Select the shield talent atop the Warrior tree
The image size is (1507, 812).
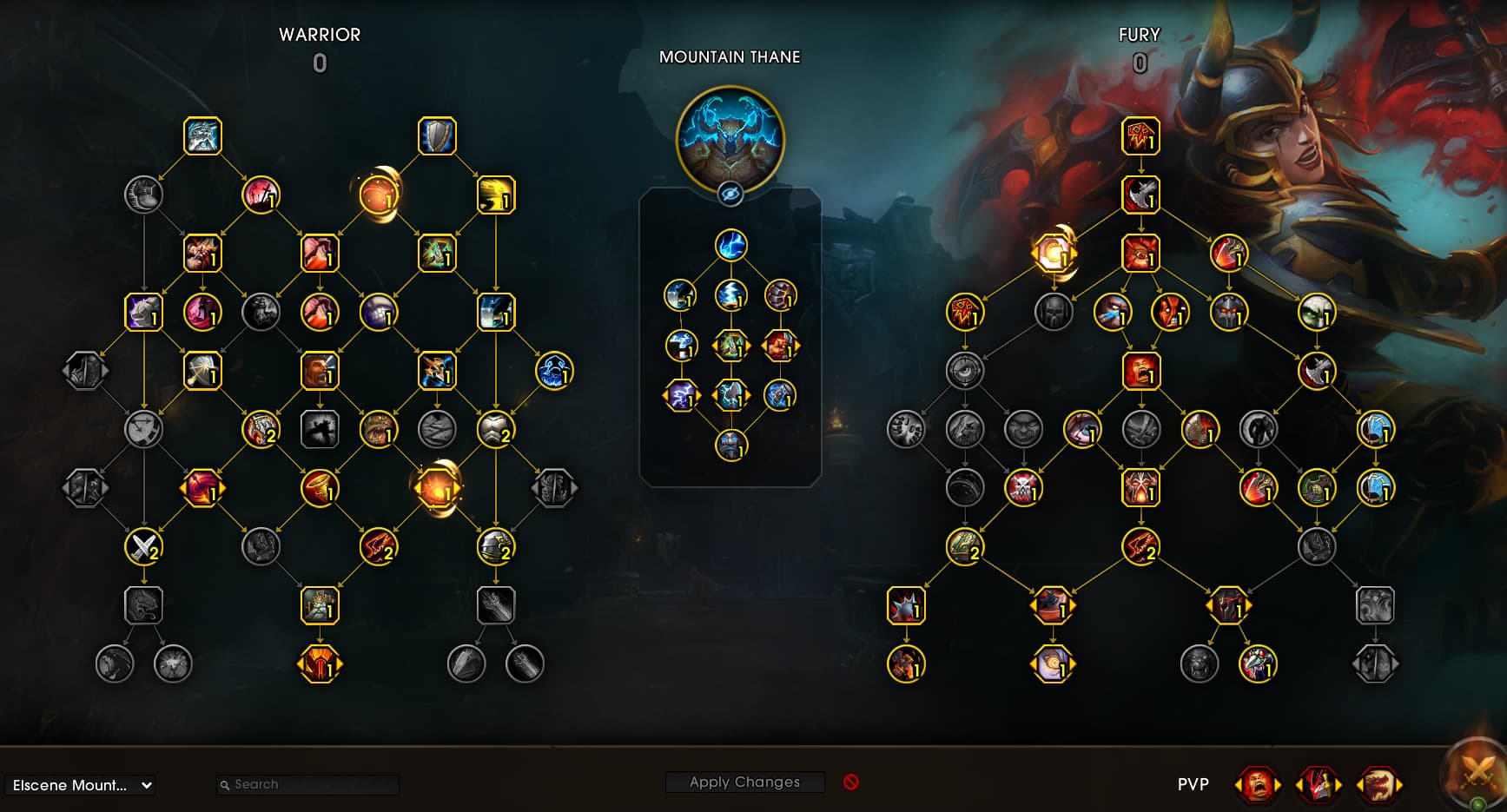(437, 136)
